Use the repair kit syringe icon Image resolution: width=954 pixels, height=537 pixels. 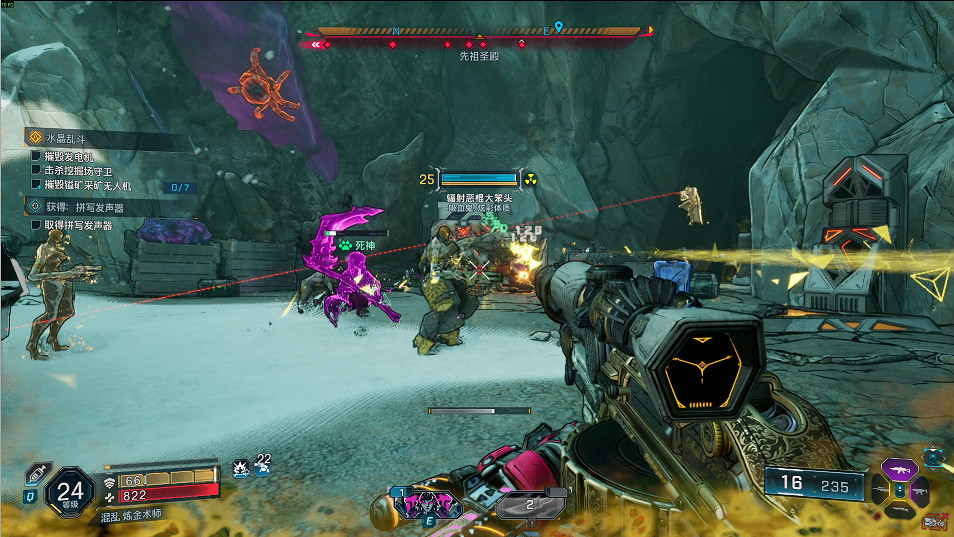pyautogui.click(x=35, y=473)
